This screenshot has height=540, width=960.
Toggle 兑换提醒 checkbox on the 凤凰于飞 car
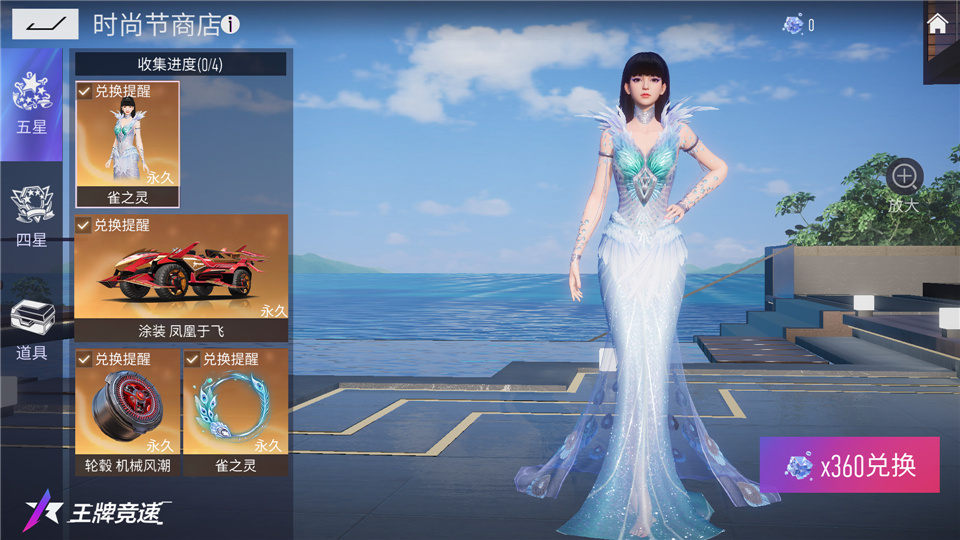(x=85, y=225)
